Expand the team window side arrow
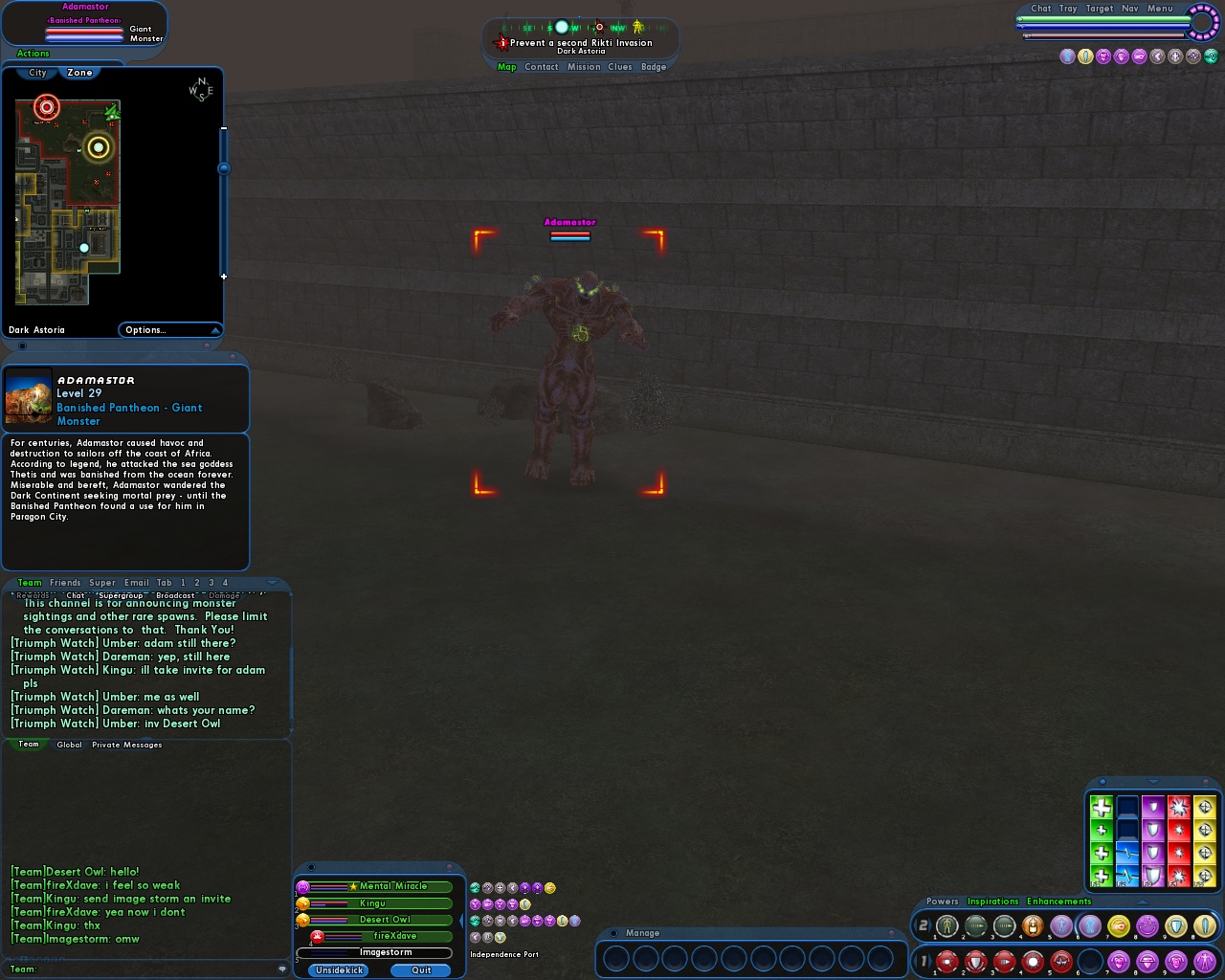Viewport: 1225px width, 980px height. [460, 921]
